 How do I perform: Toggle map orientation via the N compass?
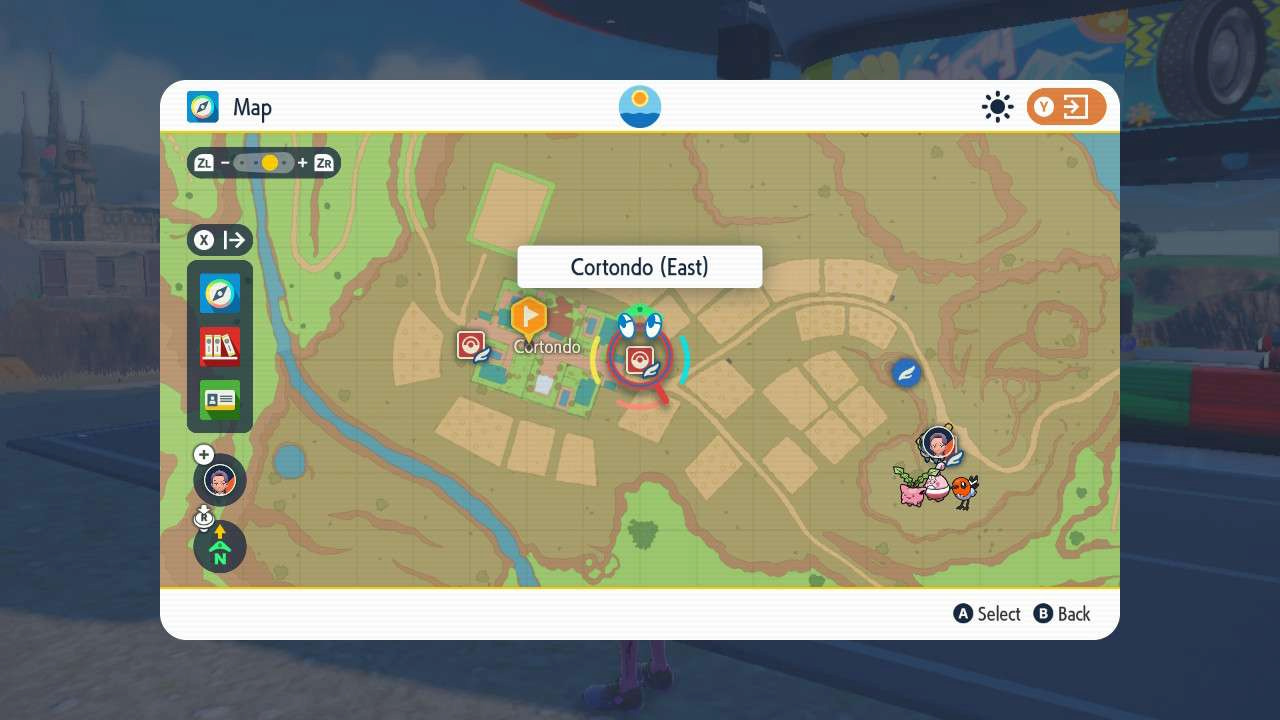pos(219,546)
